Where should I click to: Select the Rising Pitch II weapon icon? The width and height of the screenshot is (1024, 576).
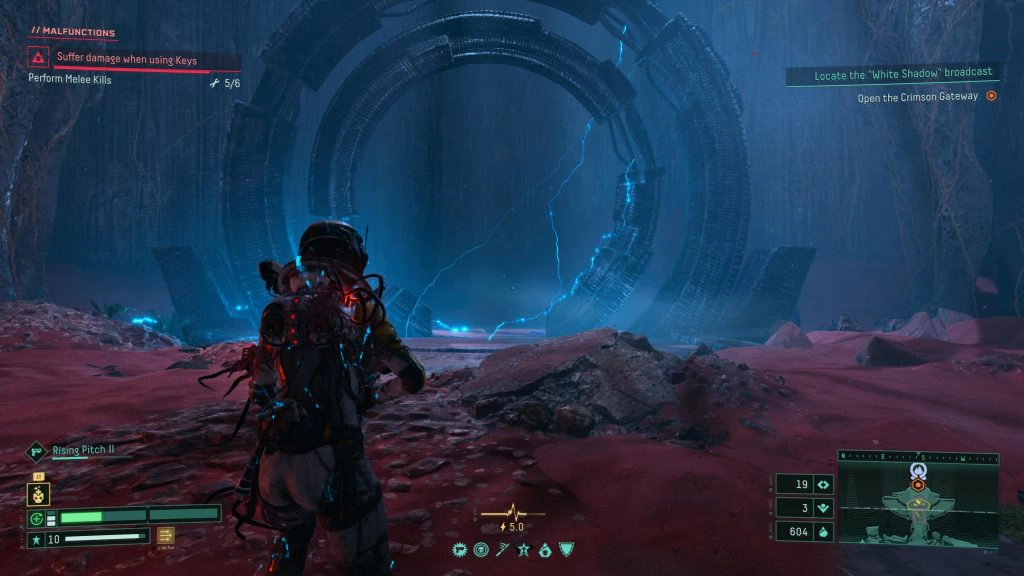click(37, 451)
